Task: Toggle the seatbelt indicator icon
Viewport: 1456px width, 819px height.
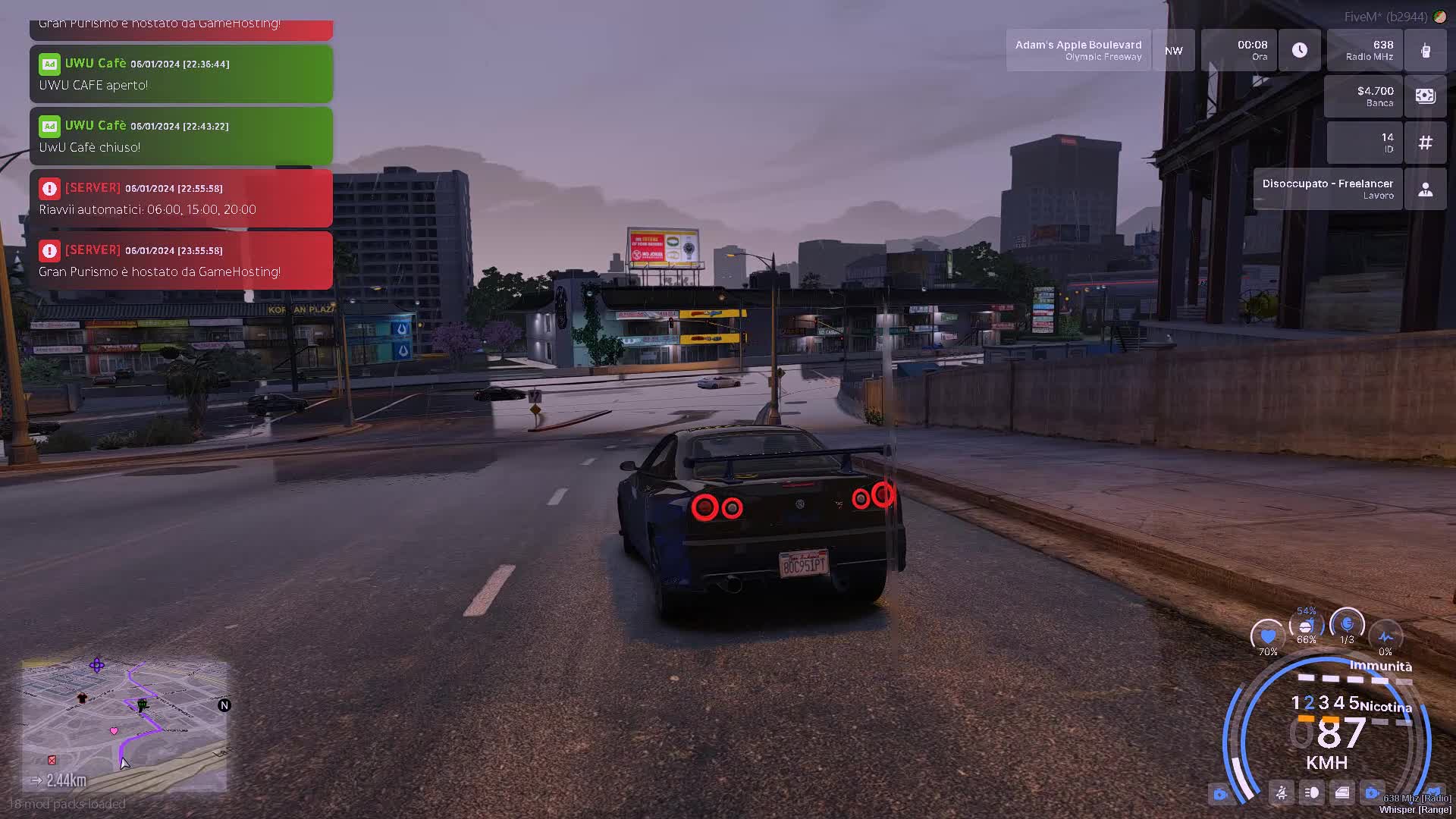Action: [x=1282, y=793]
